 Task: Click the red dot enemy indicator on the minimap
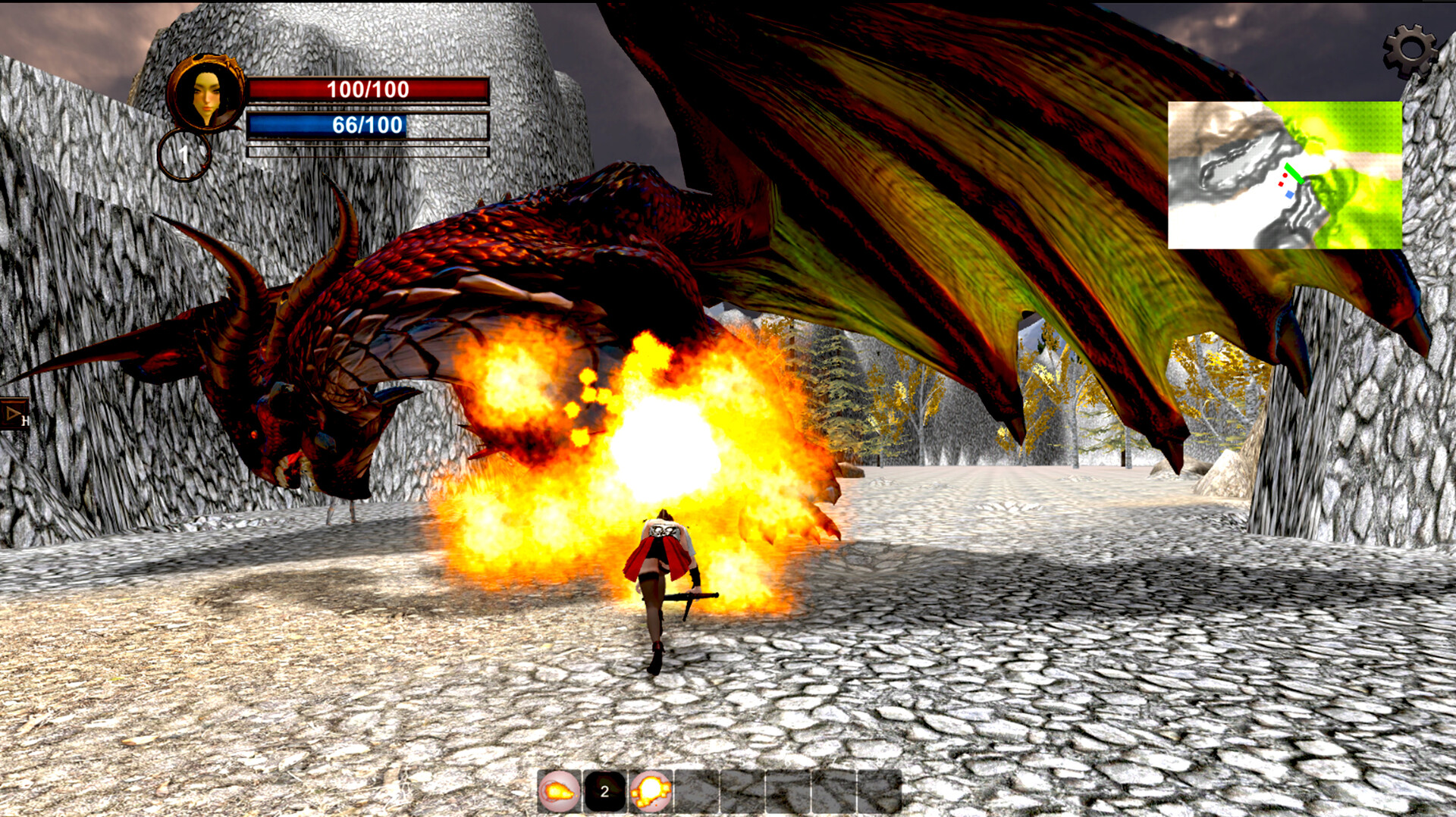pos(1285,175)
